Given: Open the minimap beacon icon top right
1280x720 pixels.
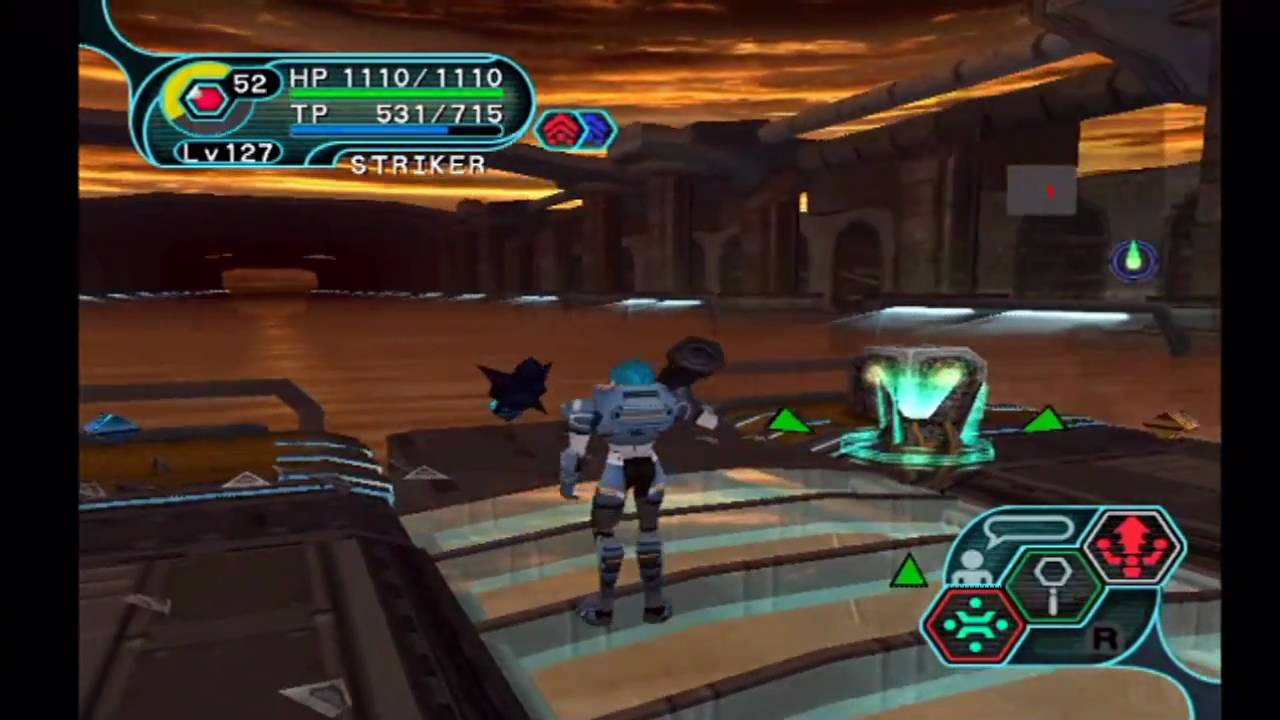Looking at the screenshot, I should coord(1133,260).
